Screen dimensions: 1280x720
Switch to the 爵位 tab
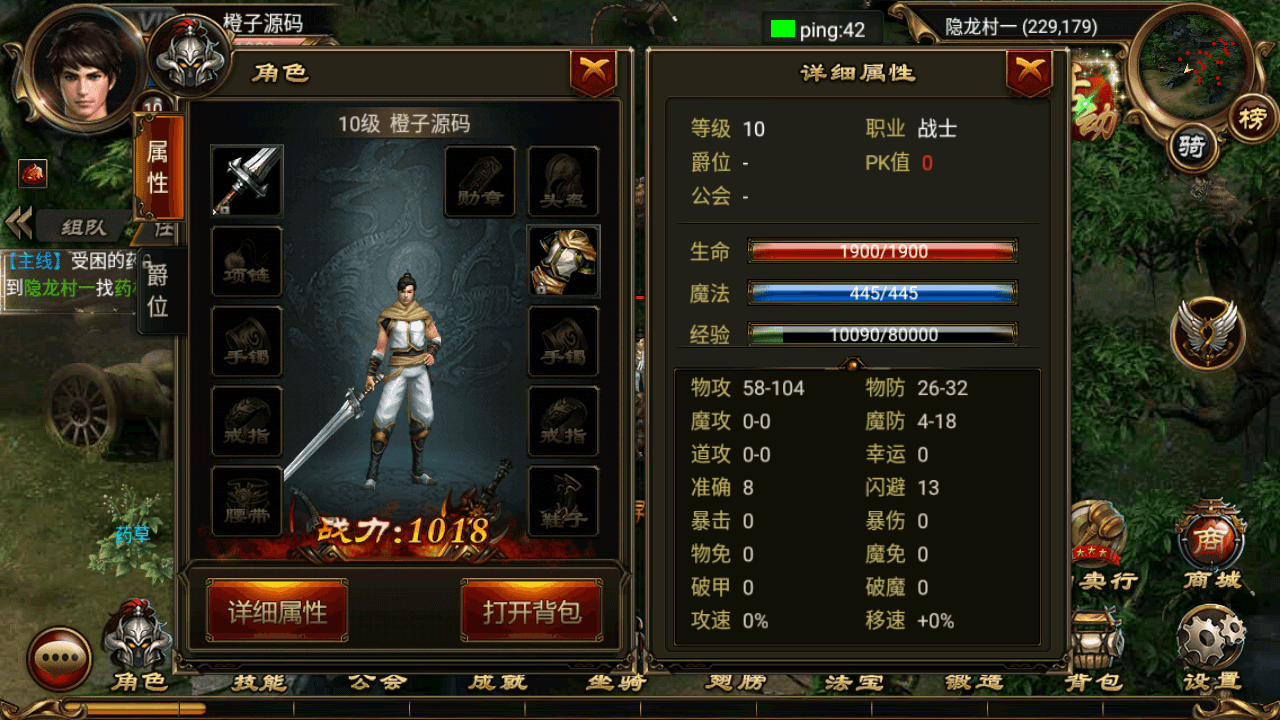pyautogui.click(x=160, y=290)
